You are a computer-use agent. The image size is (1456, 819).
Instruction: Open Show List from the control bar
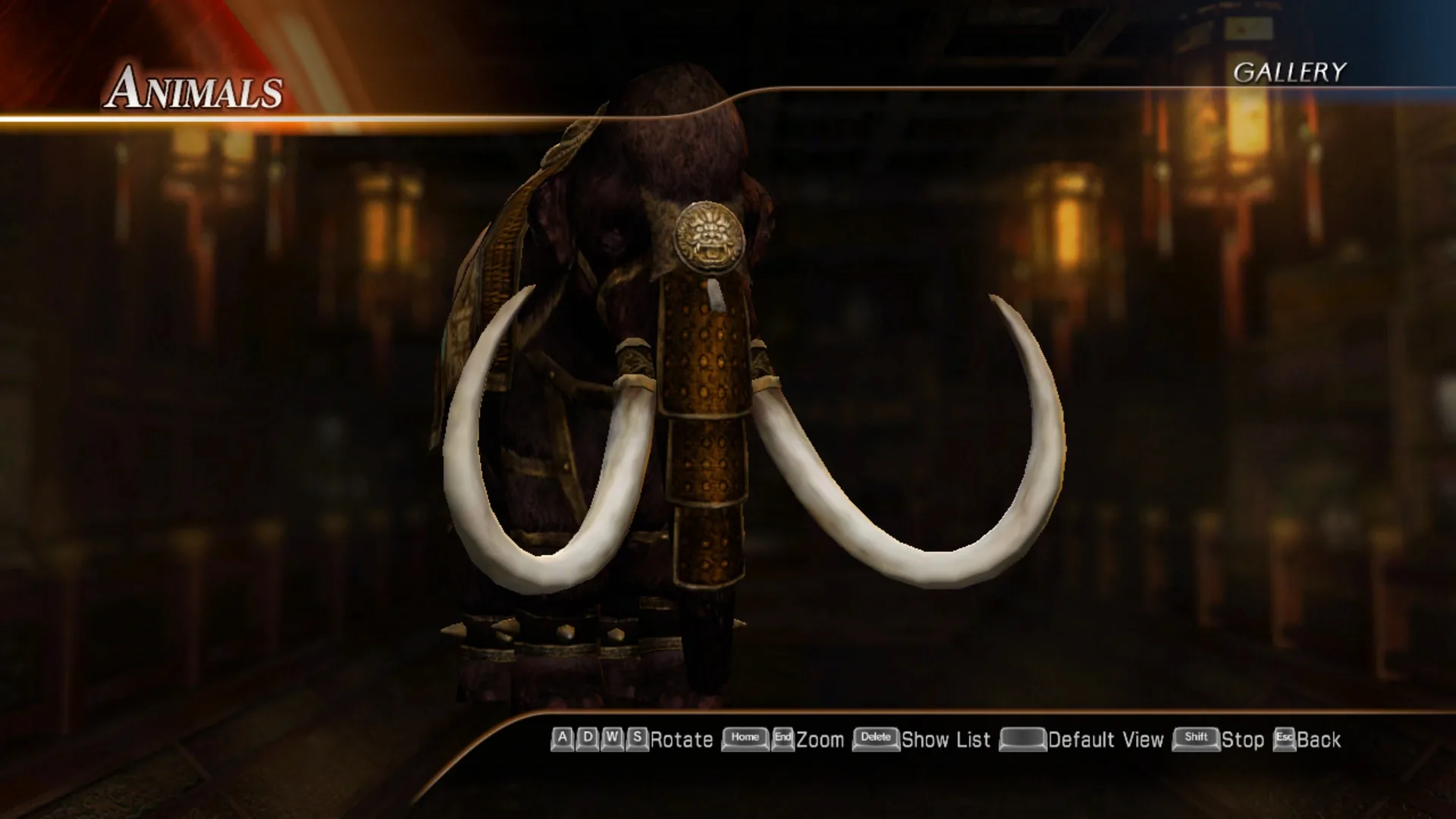945,738
